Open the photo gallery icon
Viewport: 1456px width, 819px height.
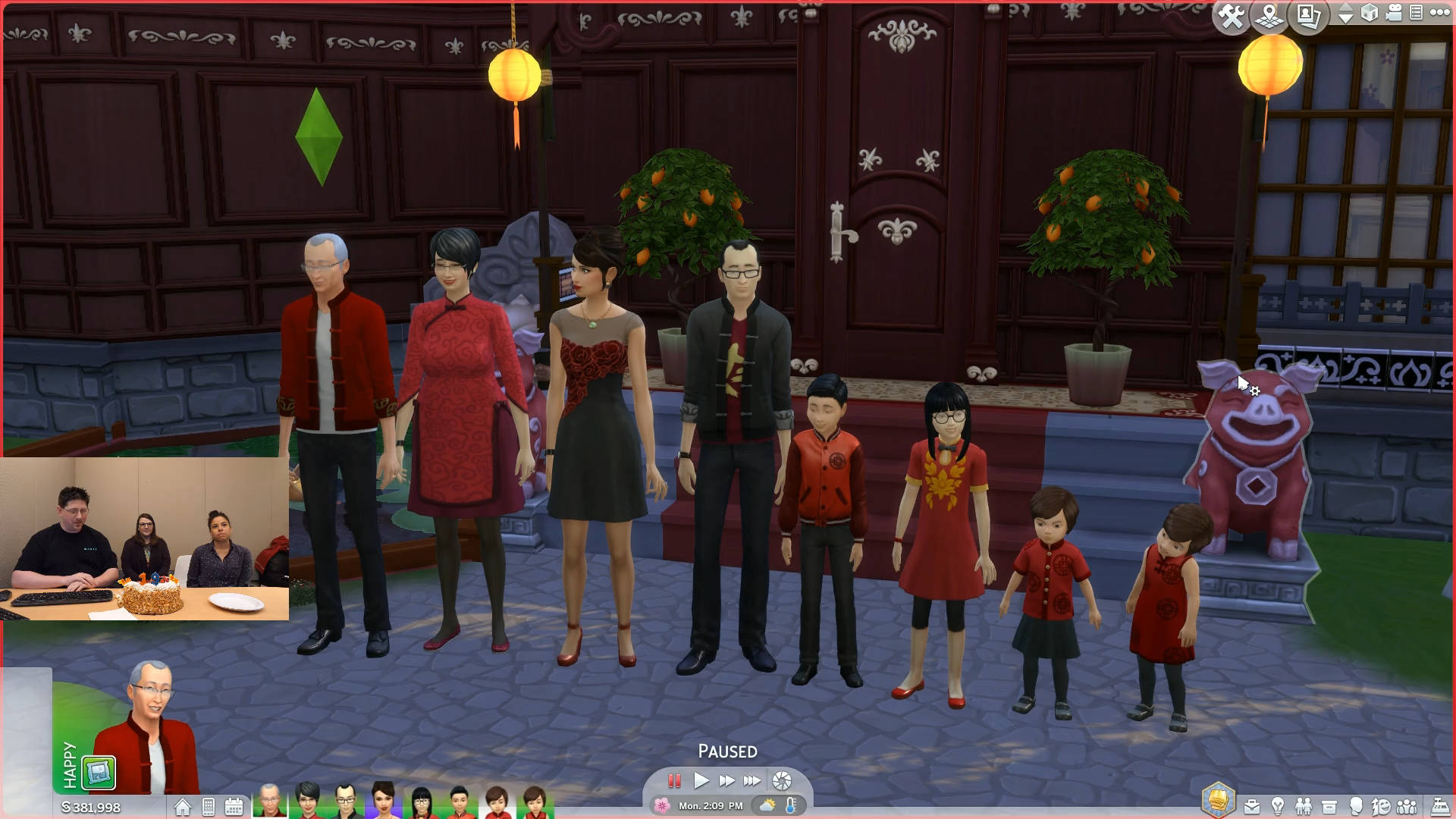pos(1310,16)
